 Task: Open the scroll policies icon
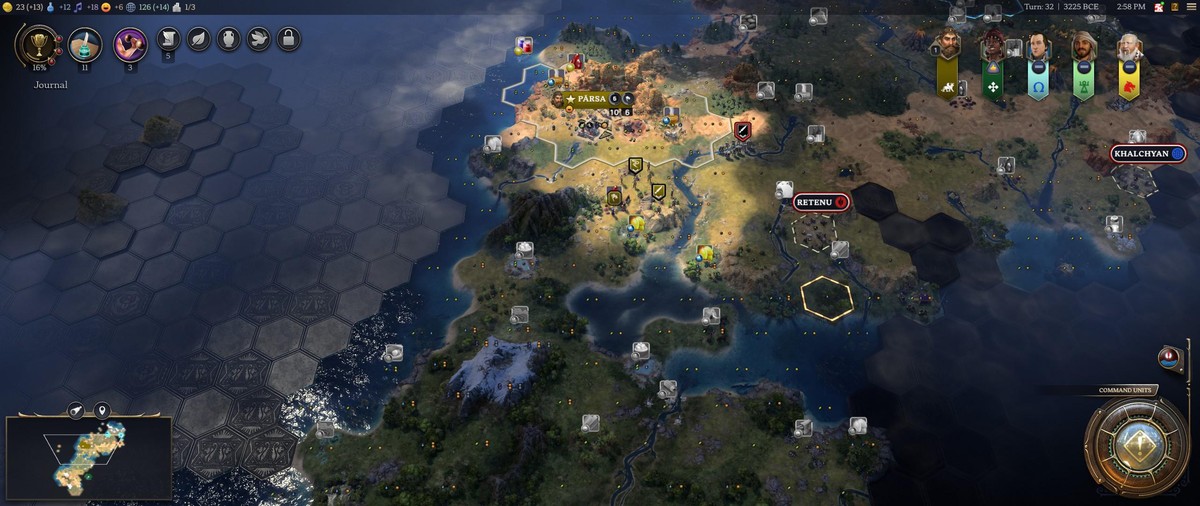coord(168,39)
